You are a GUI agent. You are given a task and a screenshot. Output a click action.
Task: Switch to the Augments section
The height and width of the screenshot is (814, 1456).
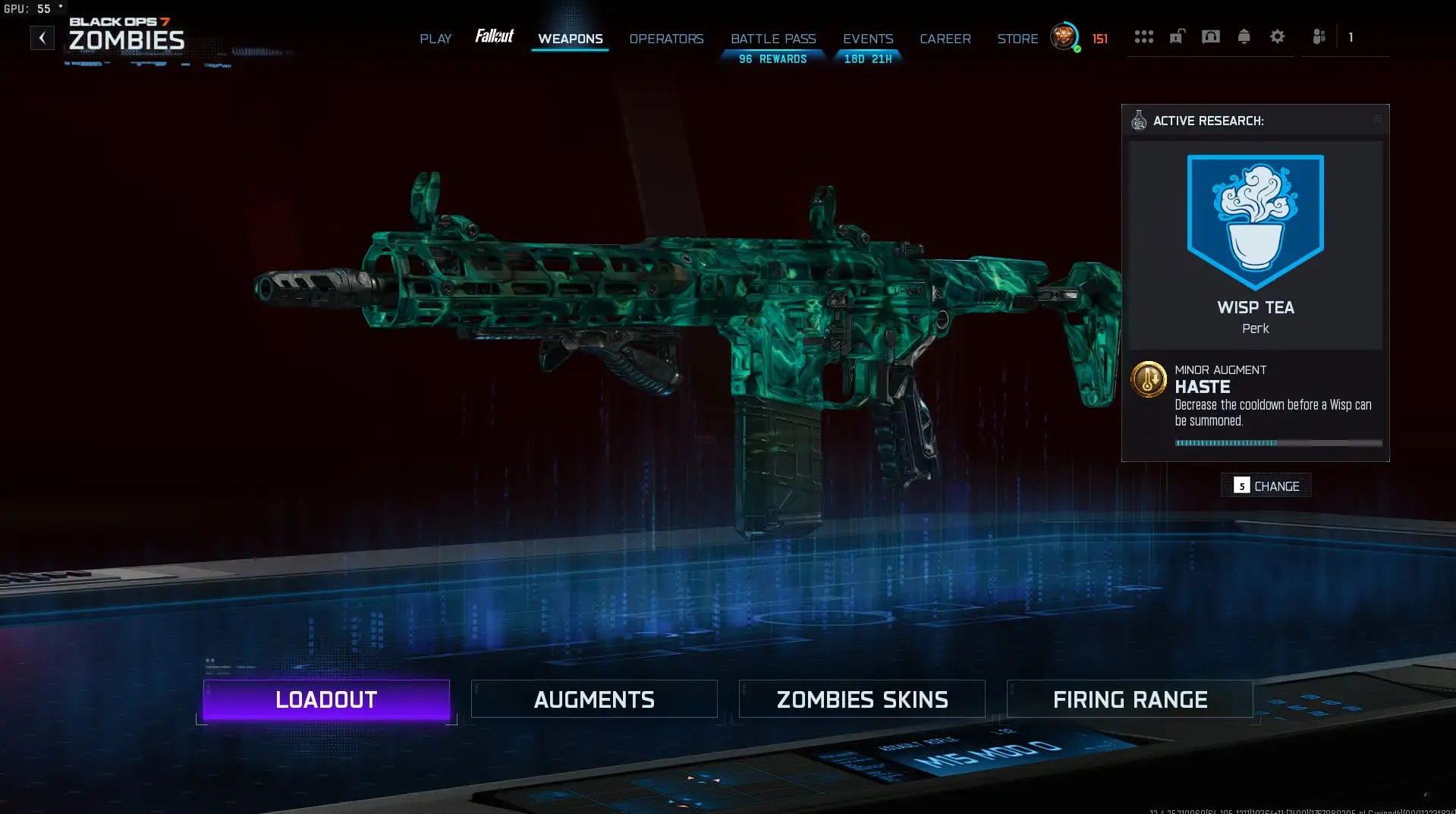click(x=594, y=699)
